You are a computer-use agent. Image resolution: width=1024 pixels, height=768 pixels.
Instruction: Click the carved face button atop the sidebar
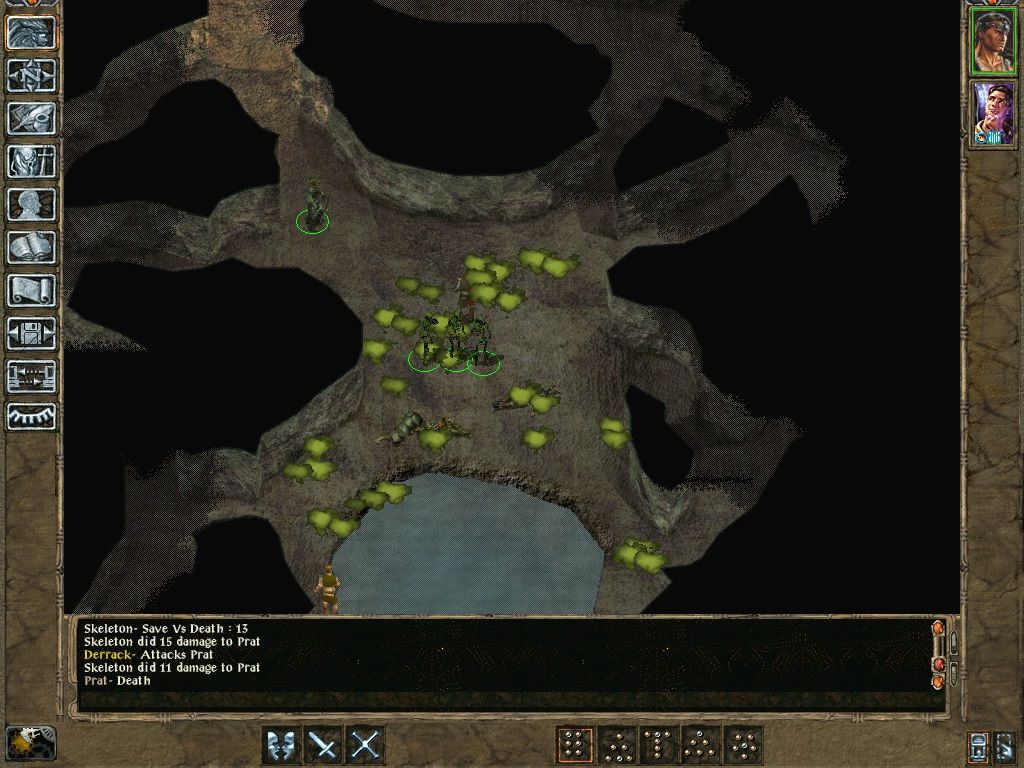[x=32, y=32]
